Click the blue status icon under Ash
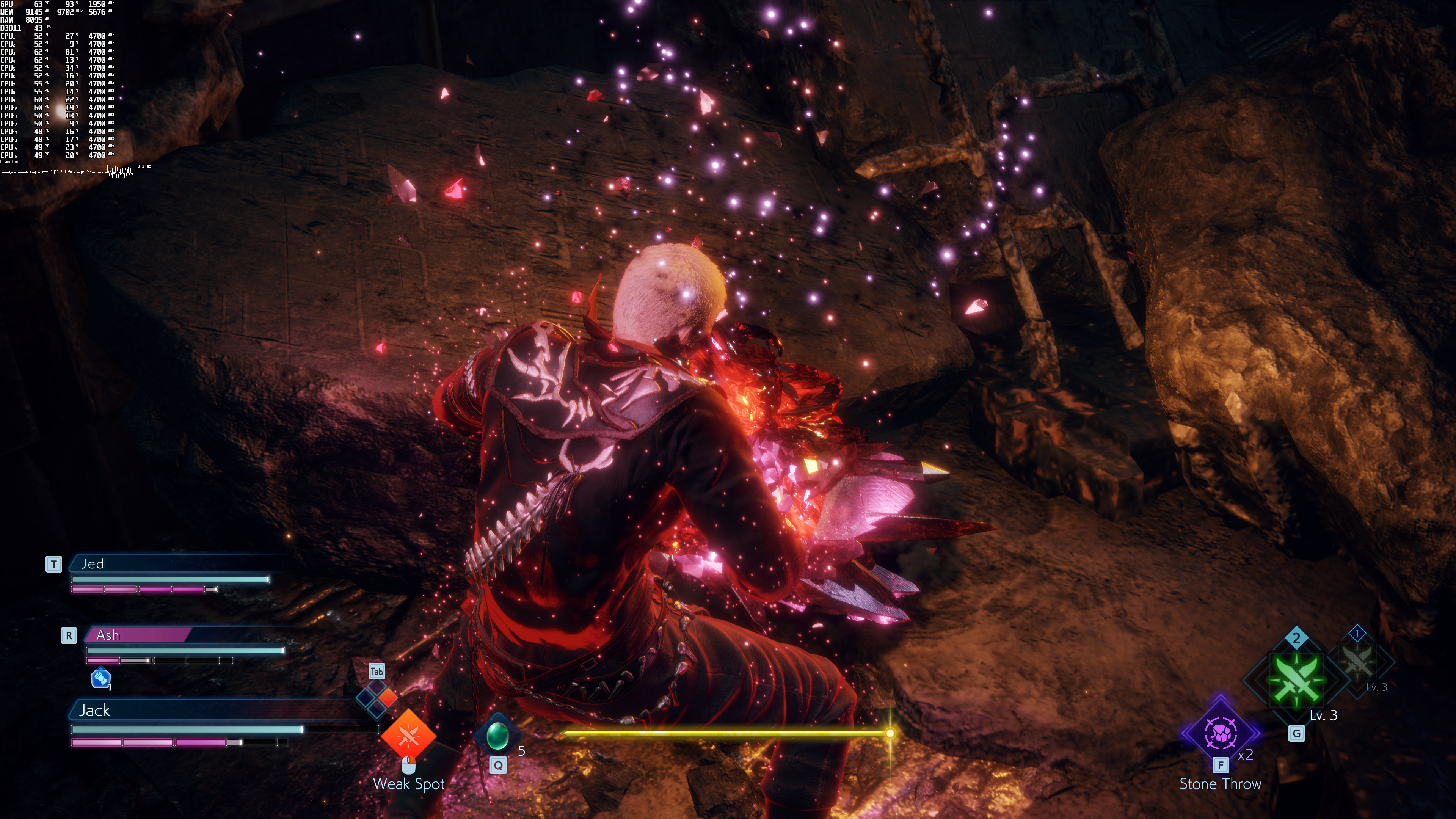This screenshot has width=1456, height=819. click(100, 678)
